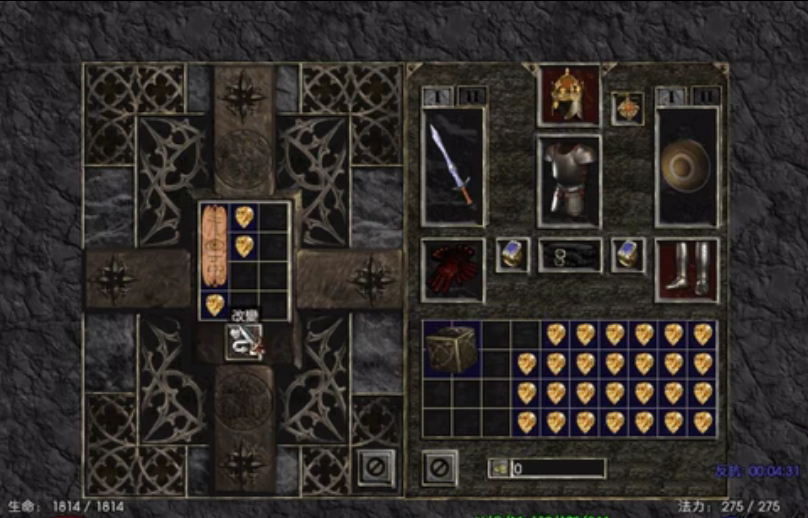
Task: Select the equipped round shield
Action: (x=687, y=165)
